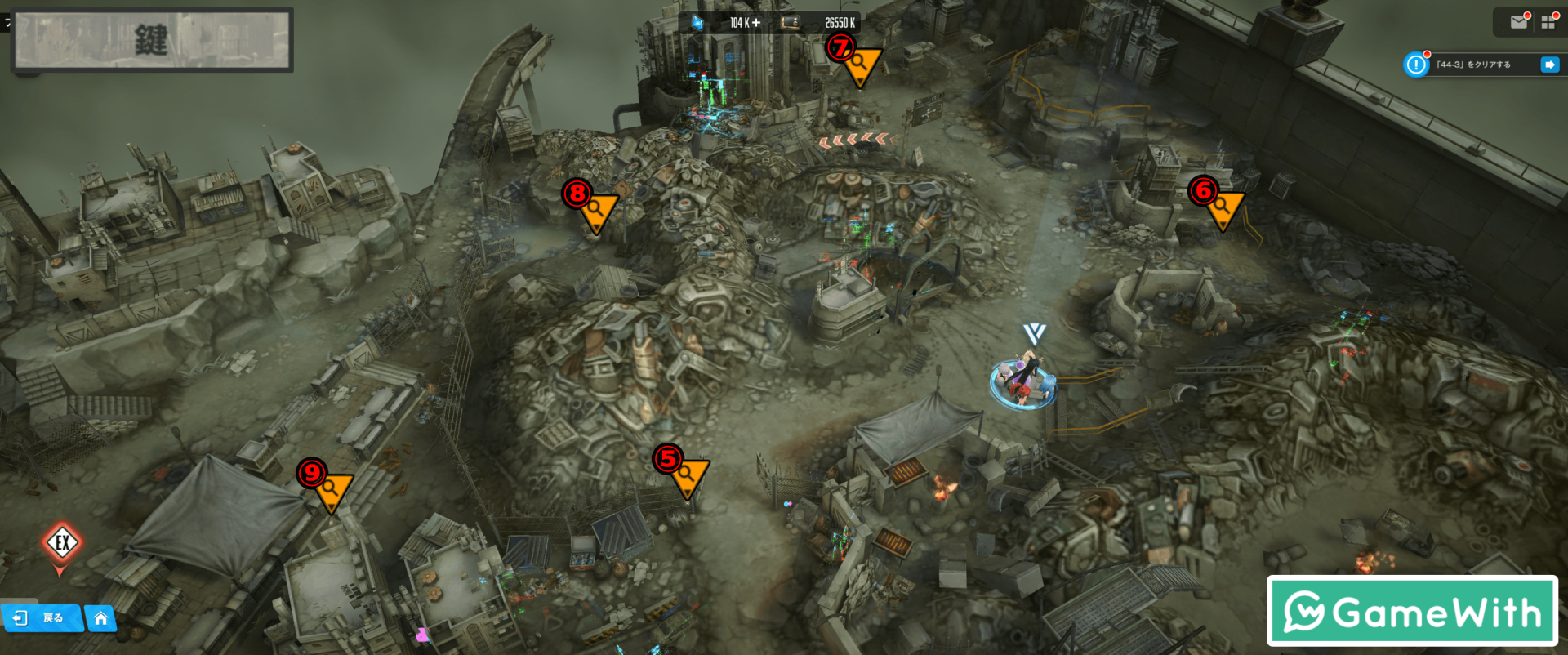
Task: Add gems with the plus sign
Action: pyautogui.click(x=756, y=23)
